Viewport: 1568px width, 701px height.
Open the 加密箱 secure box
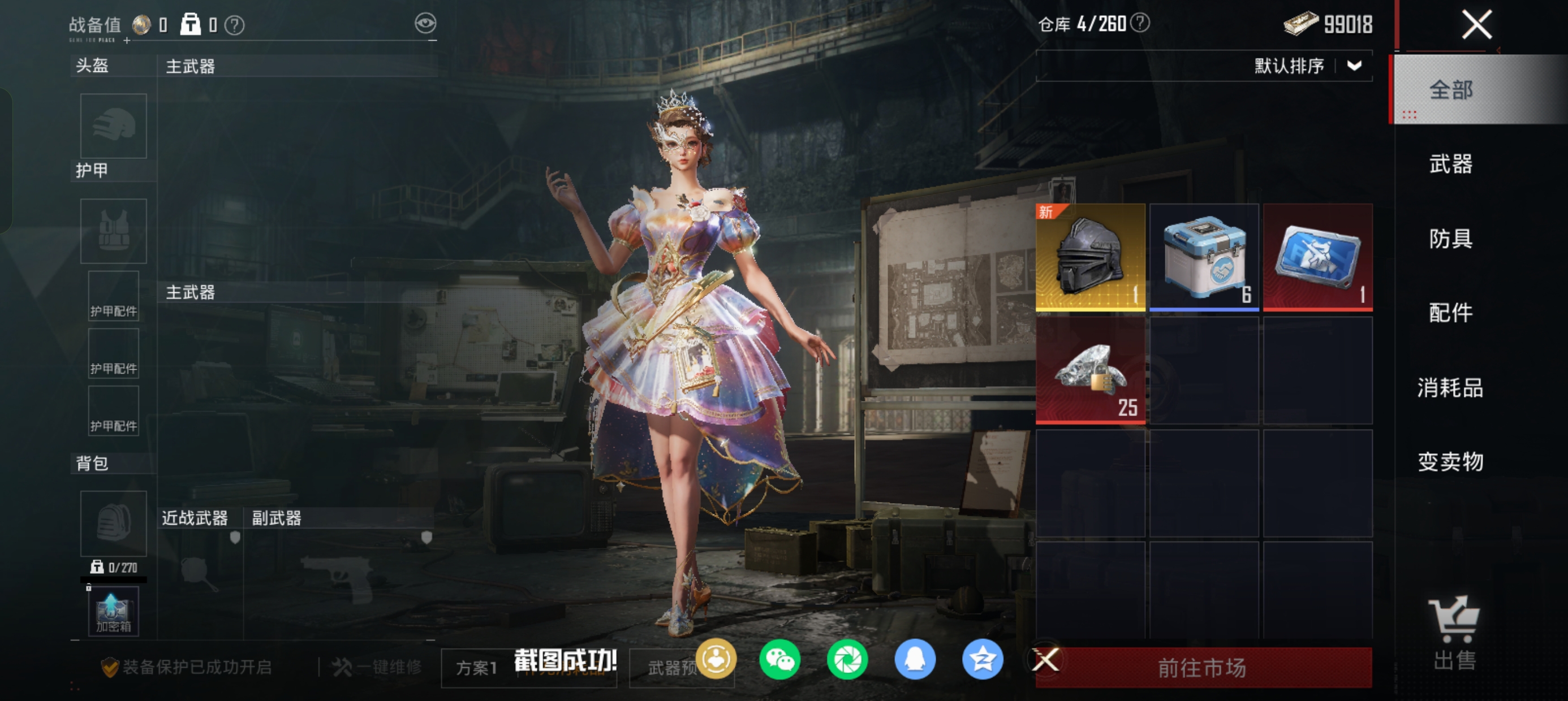point(113,612)
